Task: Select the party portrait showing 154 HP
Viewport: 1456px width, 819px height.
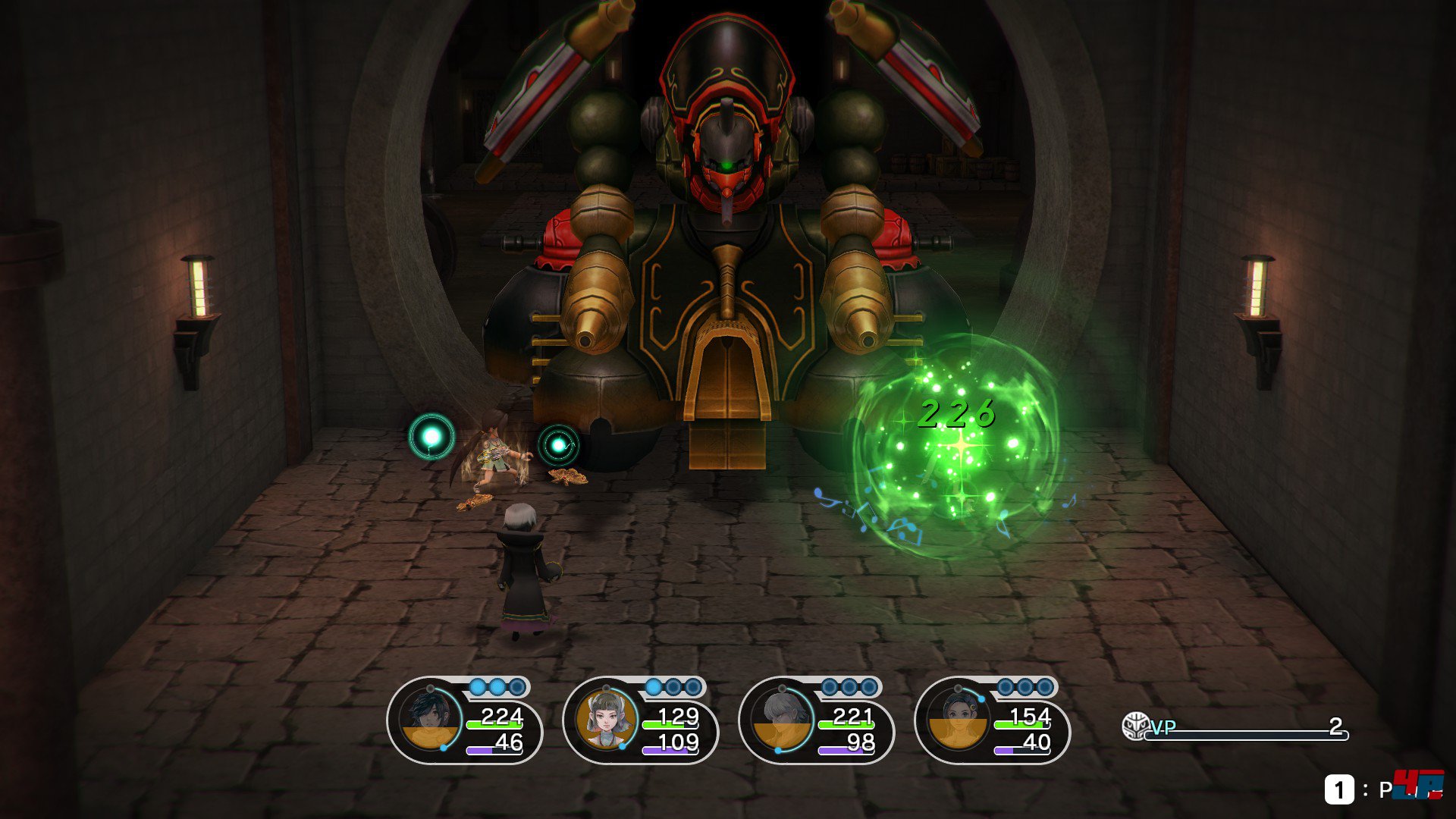Action: (959, 720)
